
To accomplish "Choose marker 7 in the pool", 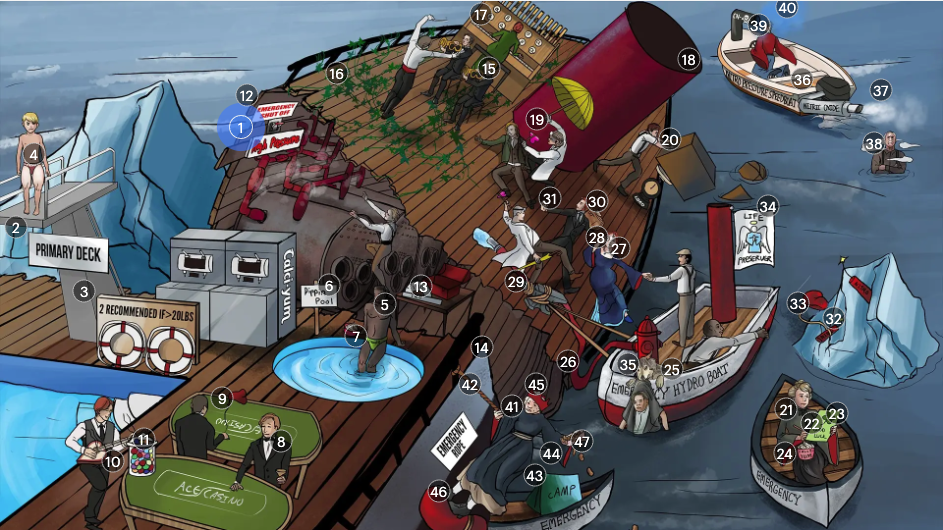I will pos(356,337).
